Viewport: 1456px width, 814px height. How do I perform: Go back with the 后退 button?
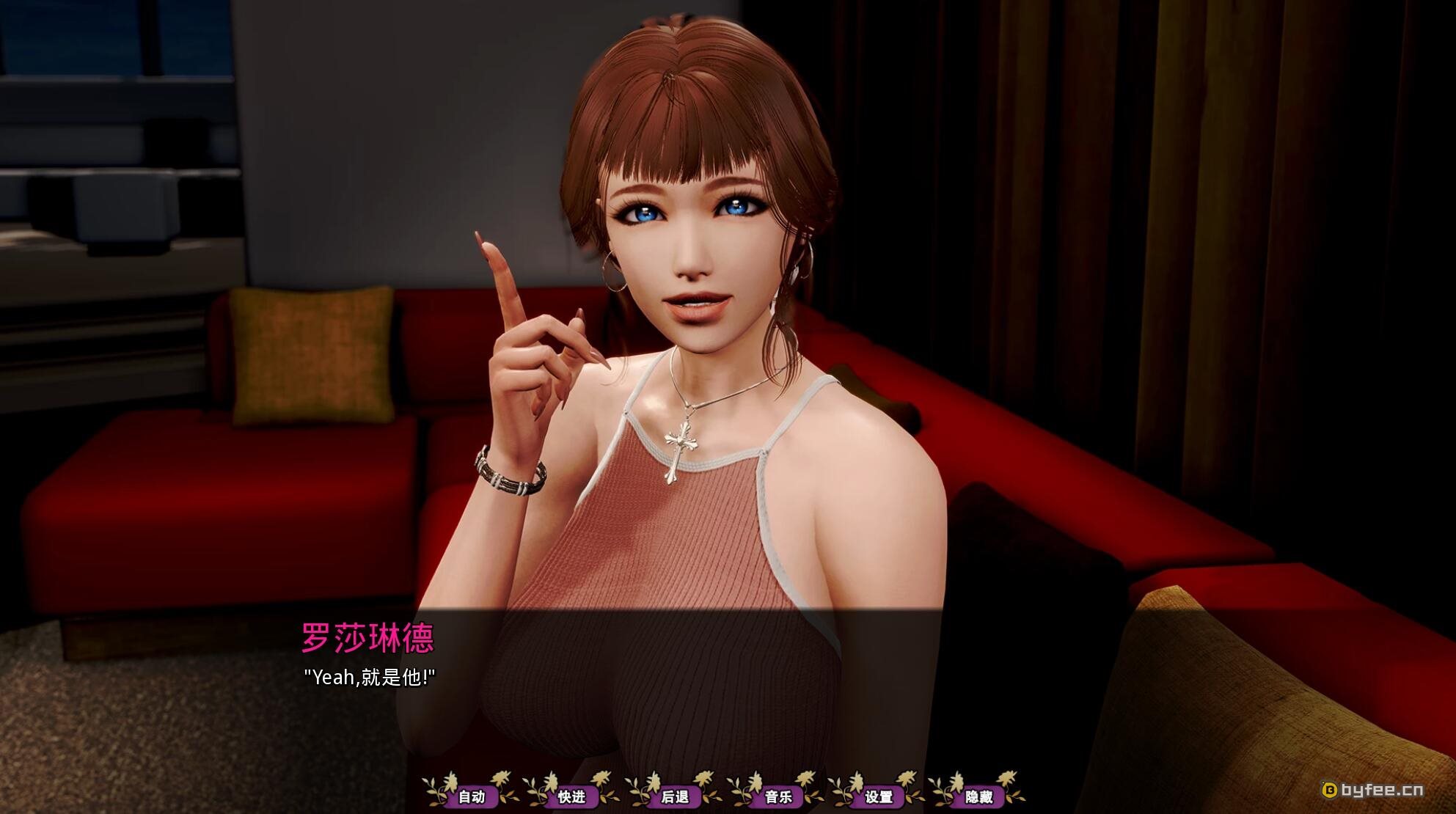(x=674, y=796)
